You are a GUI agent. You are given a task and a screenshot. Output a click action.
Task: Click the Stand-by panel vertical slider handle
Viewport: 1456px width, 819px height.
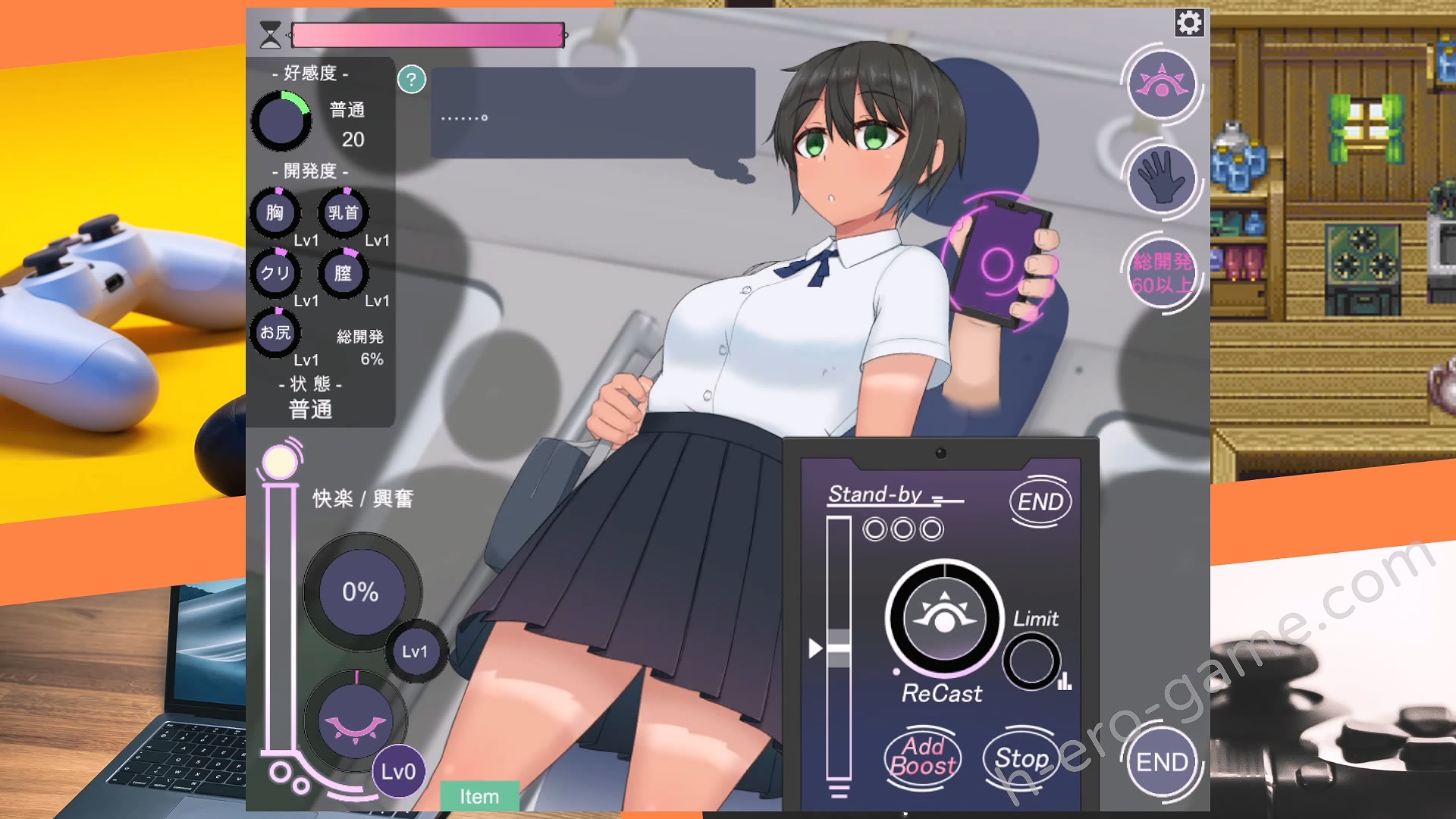coord(838,648)
